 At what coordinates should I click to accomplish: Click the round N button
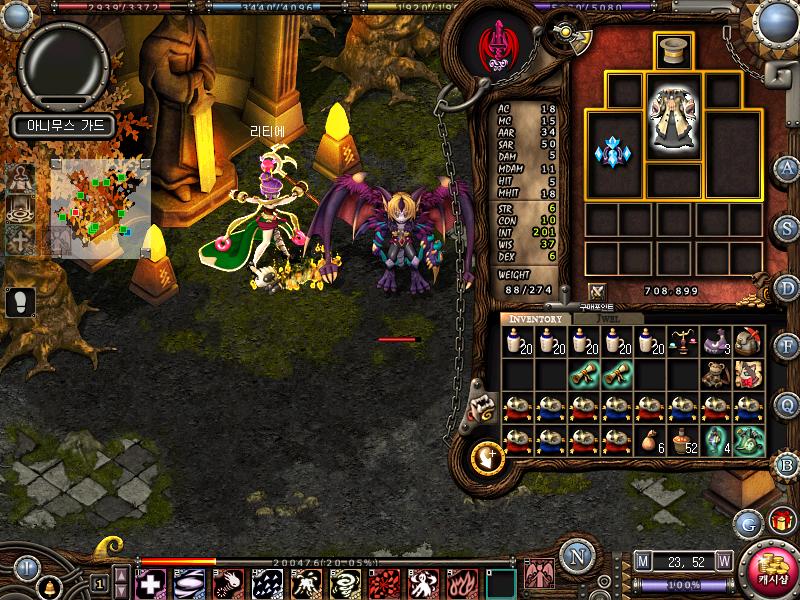point(575,555)
